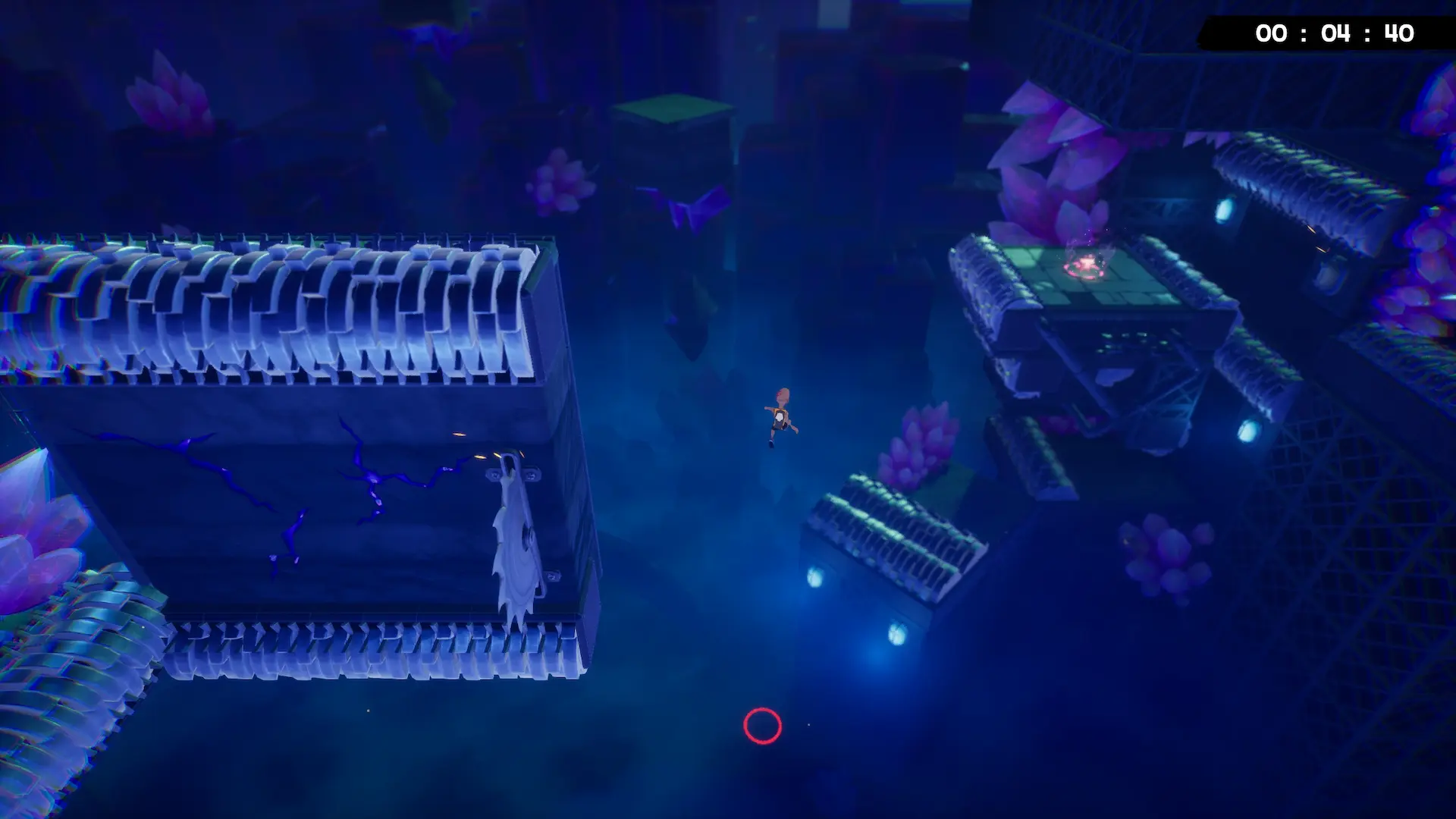The image size is (1456, 819).
Task: Click the large pink crystal formation top left
Action: point(168,102)
